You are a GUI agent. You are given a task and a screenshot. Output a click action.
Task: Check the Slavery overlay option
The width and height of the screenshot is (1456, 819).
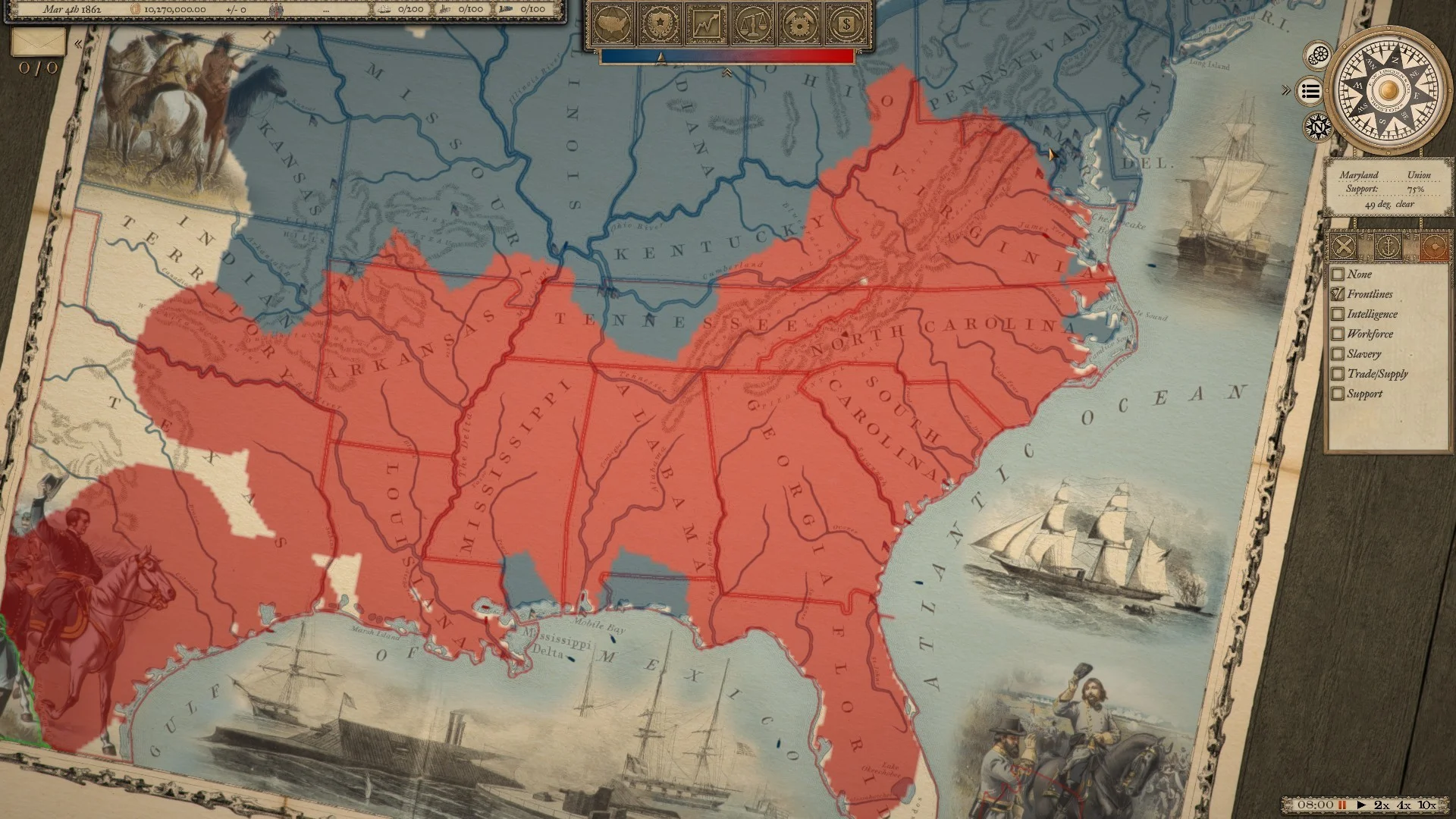point(1338,353)
